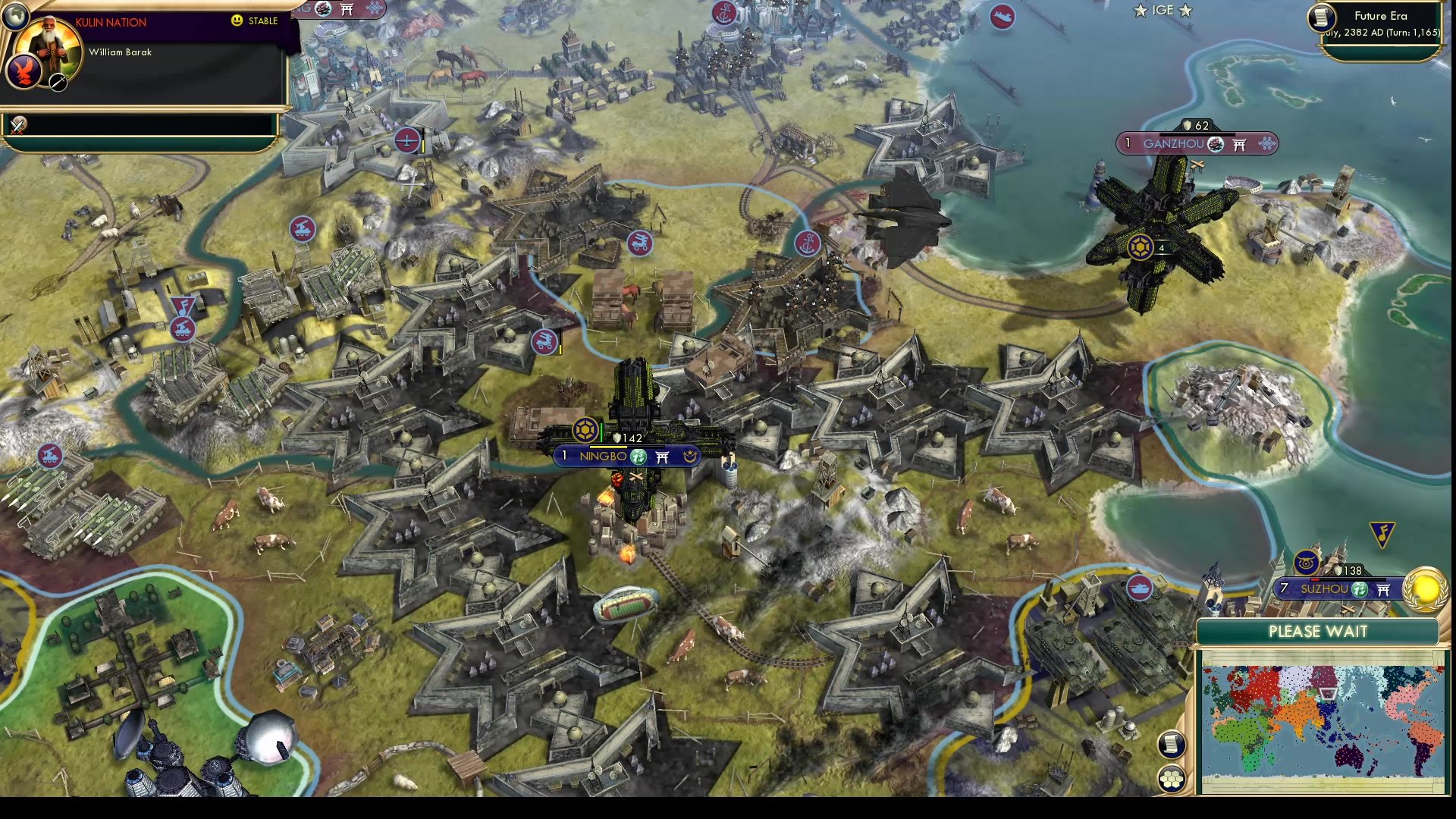Image resolution: width=1456 pixels, height=819 pixels.
Task: Click the crescent moon icon on Ningbo's banner
Action: (690, 457)
